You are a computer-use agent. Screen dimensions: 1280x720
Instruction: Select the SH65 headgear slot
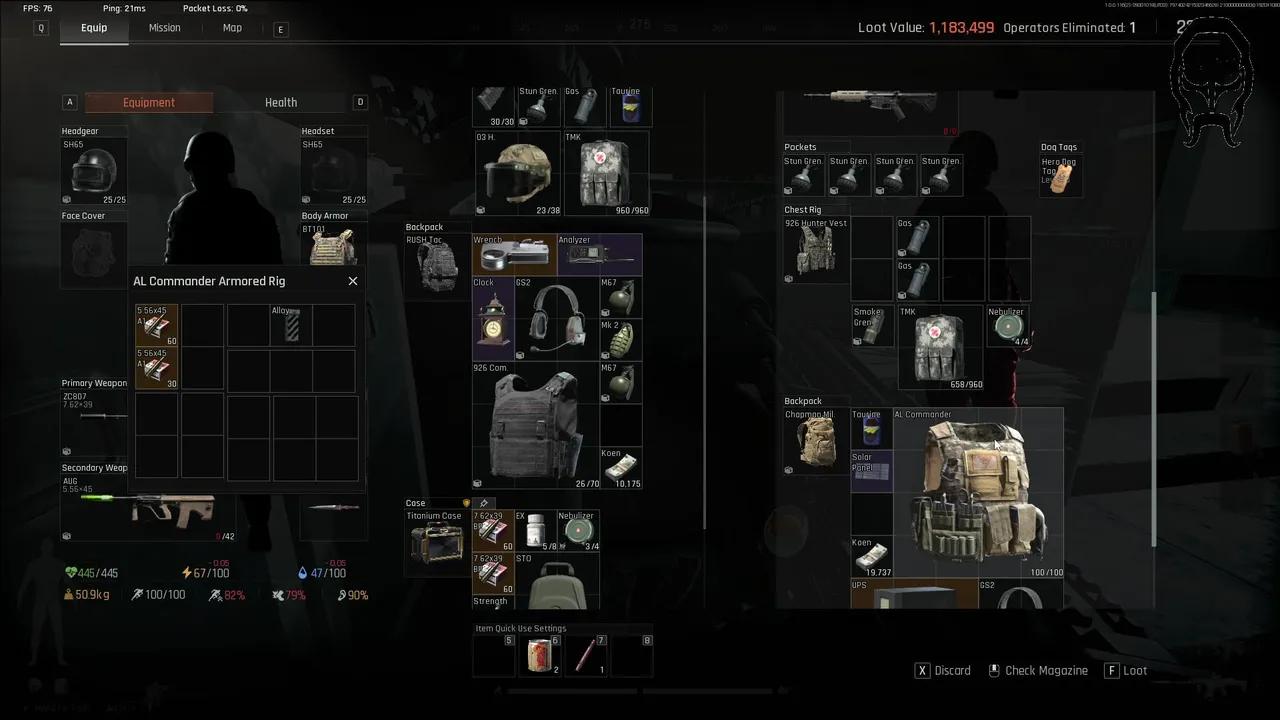[x=95, y=171]
